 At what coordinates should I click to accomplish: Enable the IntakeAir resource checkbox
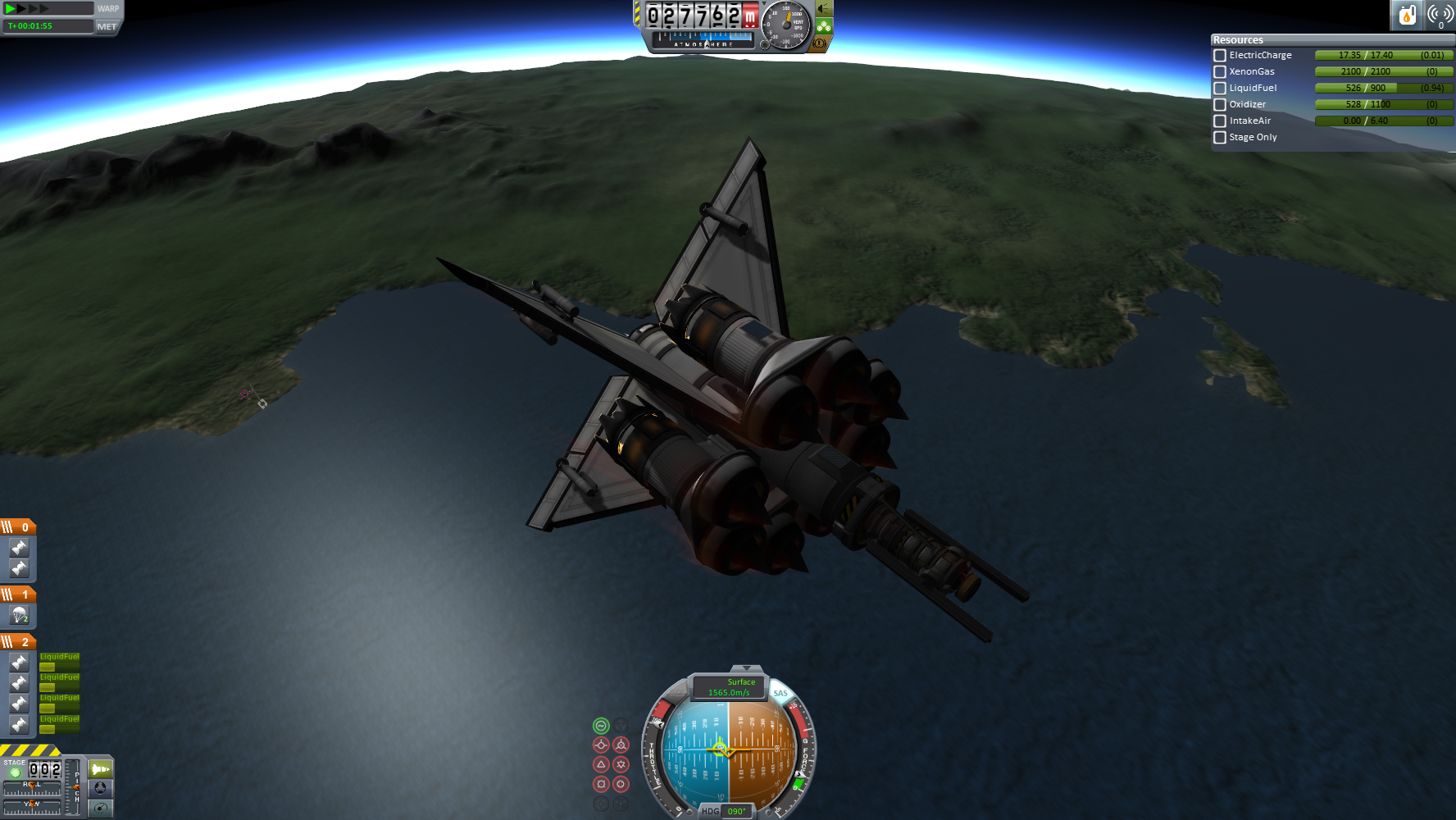pyautogui.click(x=1220, y=121)
